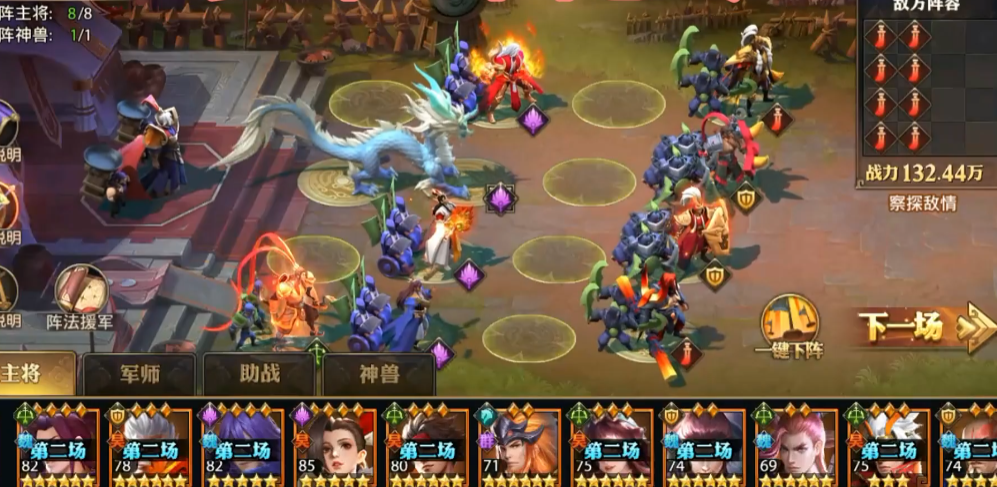
Task: Open the 军师 tab
Action: tap(140, 375)
